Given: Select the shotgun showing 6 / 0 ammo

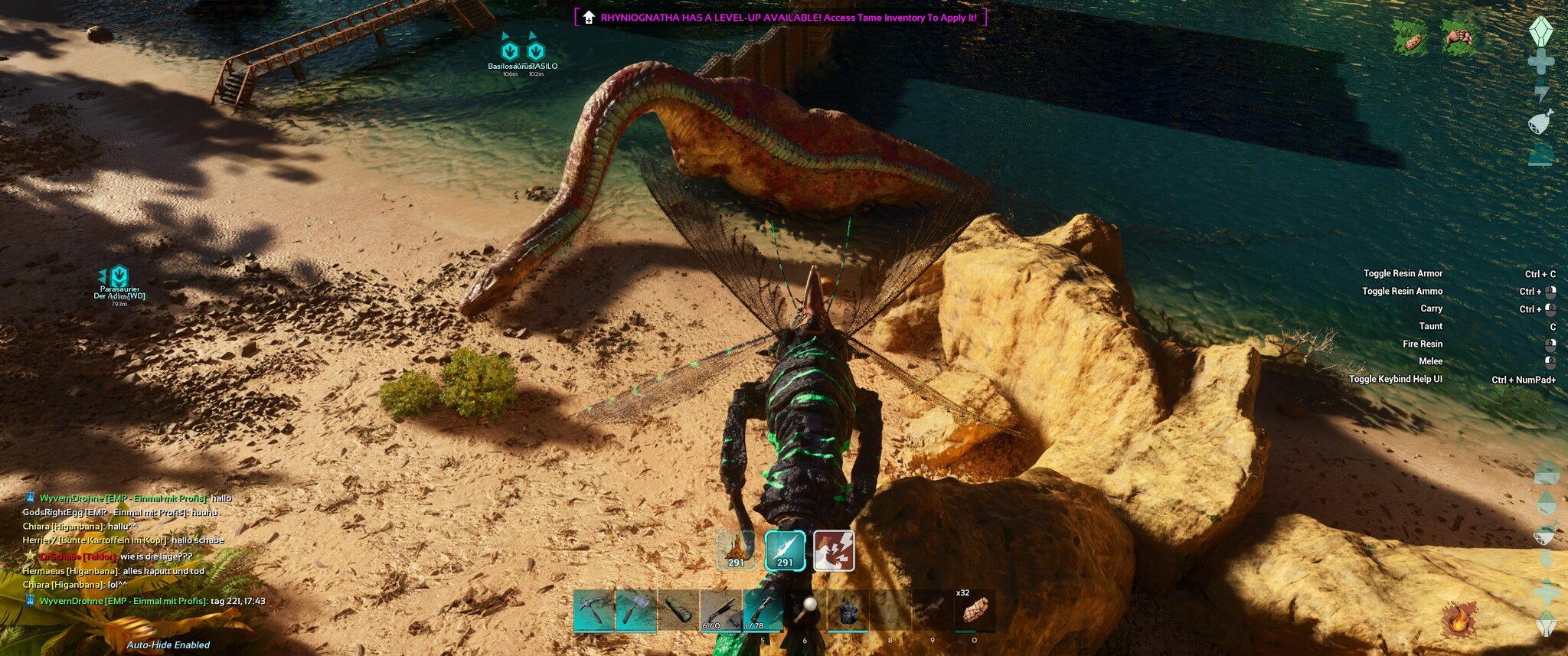Looking at the screenshot, I should click(x=720, y=611).
